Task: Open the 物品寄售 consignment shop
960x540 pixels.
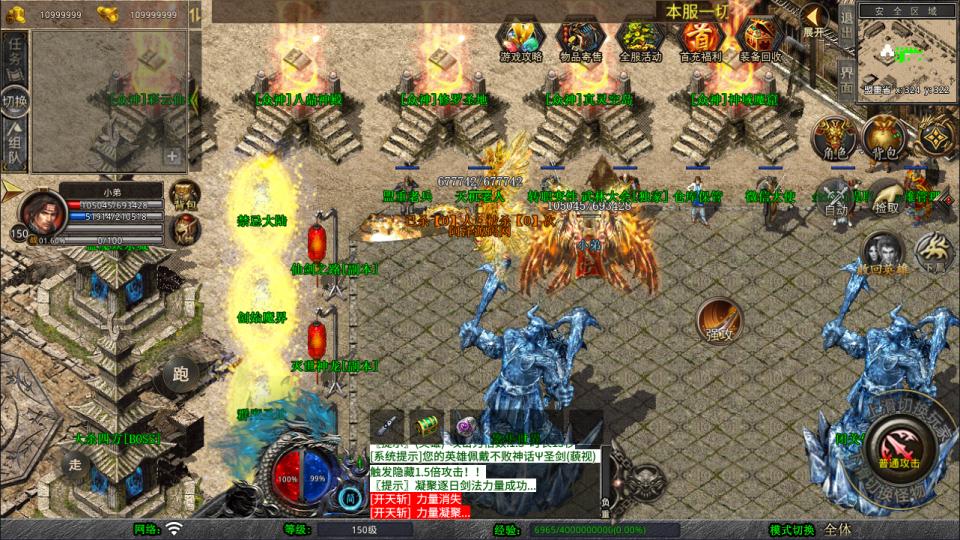Action: coord(581,40)
